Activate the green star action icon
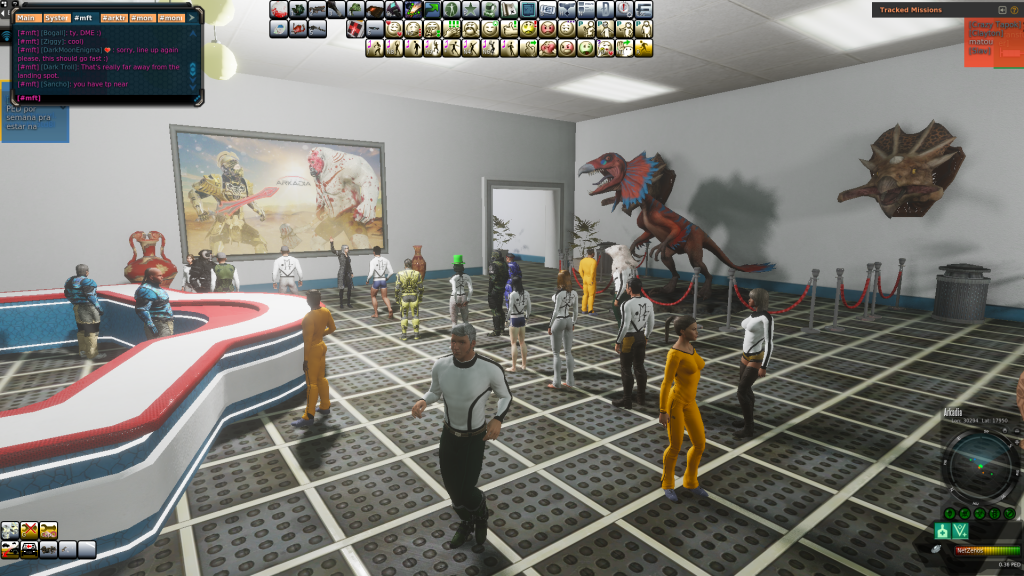 coord(471,9)
